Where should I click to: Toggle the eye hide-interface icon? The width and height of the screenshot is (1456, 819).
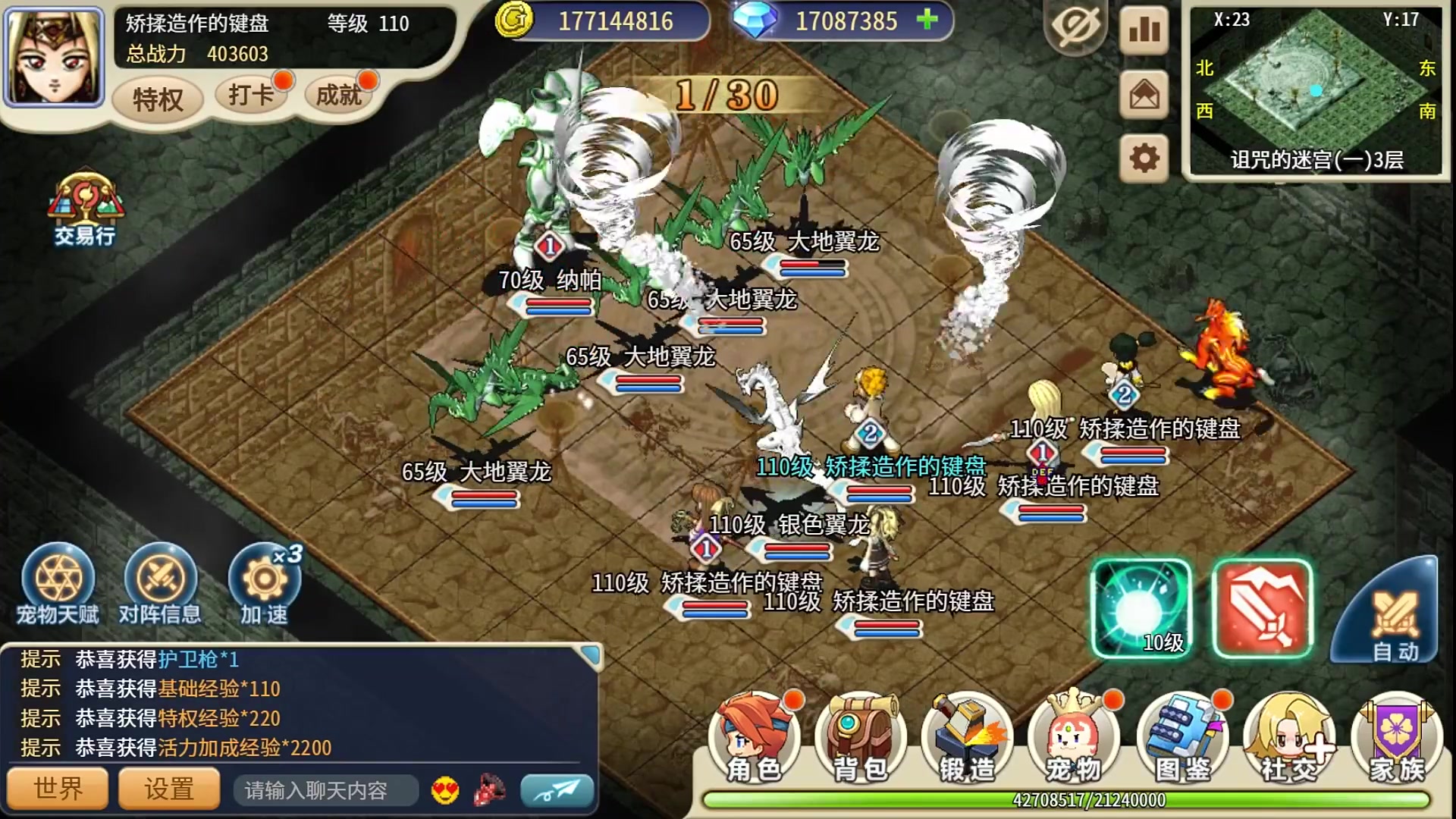coord(1075,29)
